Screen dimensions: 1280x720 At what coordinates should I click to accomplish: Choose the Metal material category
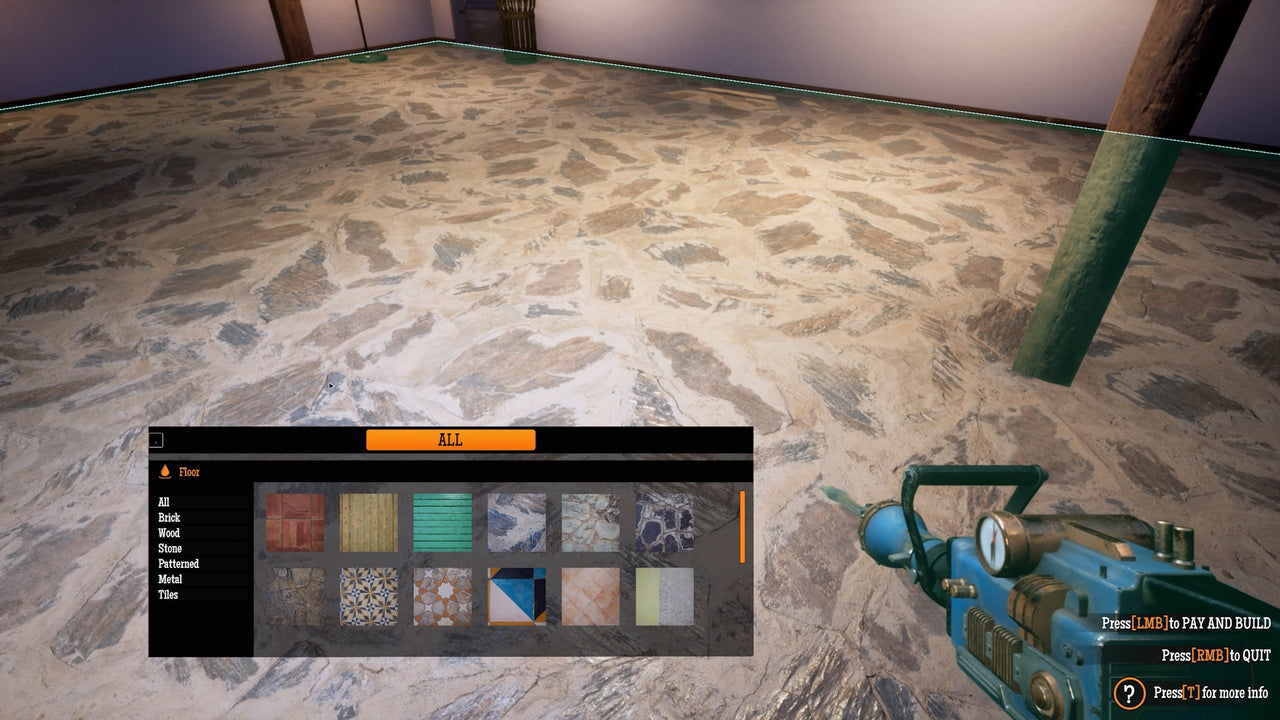pos(168,579)
